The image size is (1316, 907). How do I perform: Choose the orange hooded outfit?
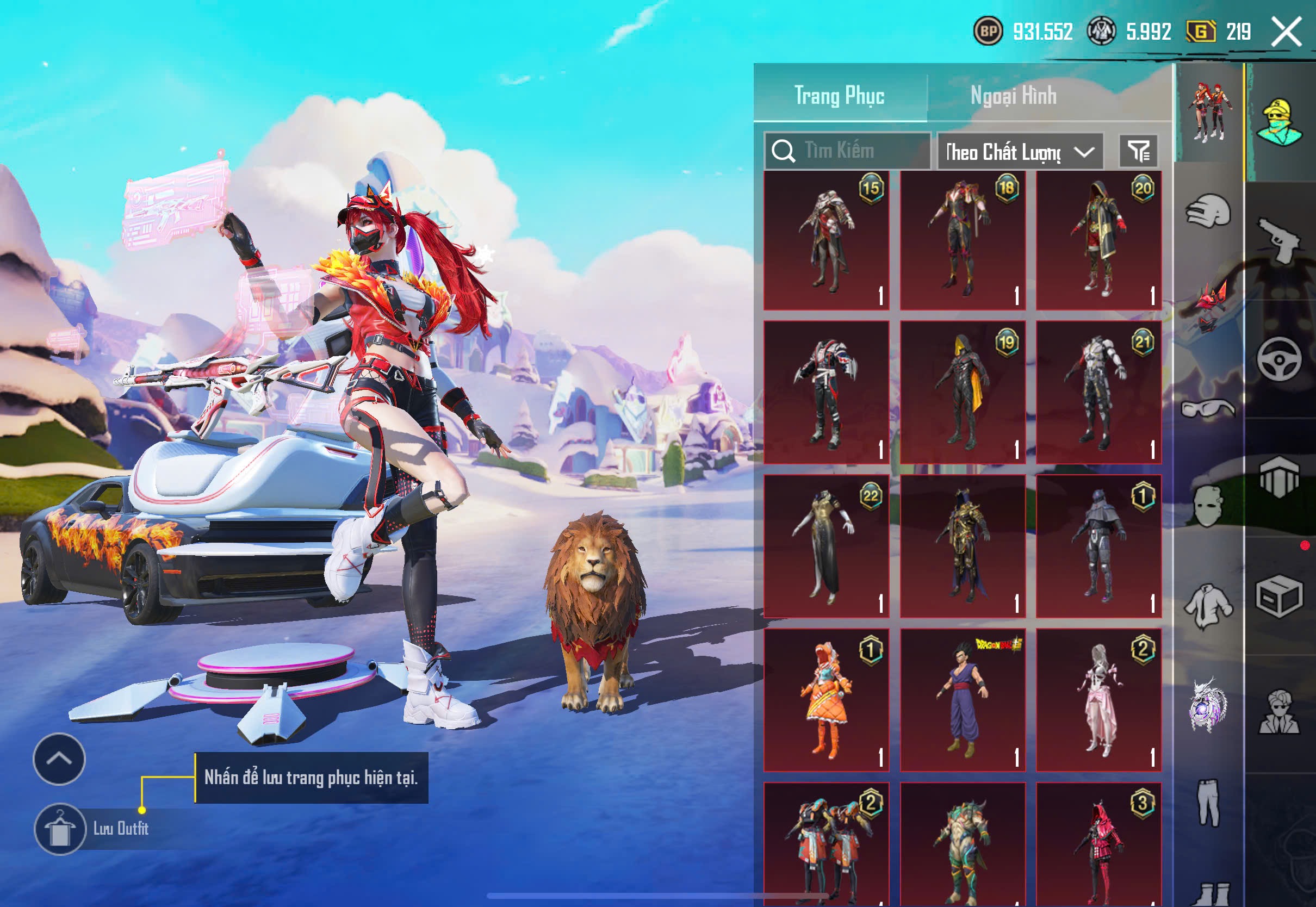click(826, 700)
